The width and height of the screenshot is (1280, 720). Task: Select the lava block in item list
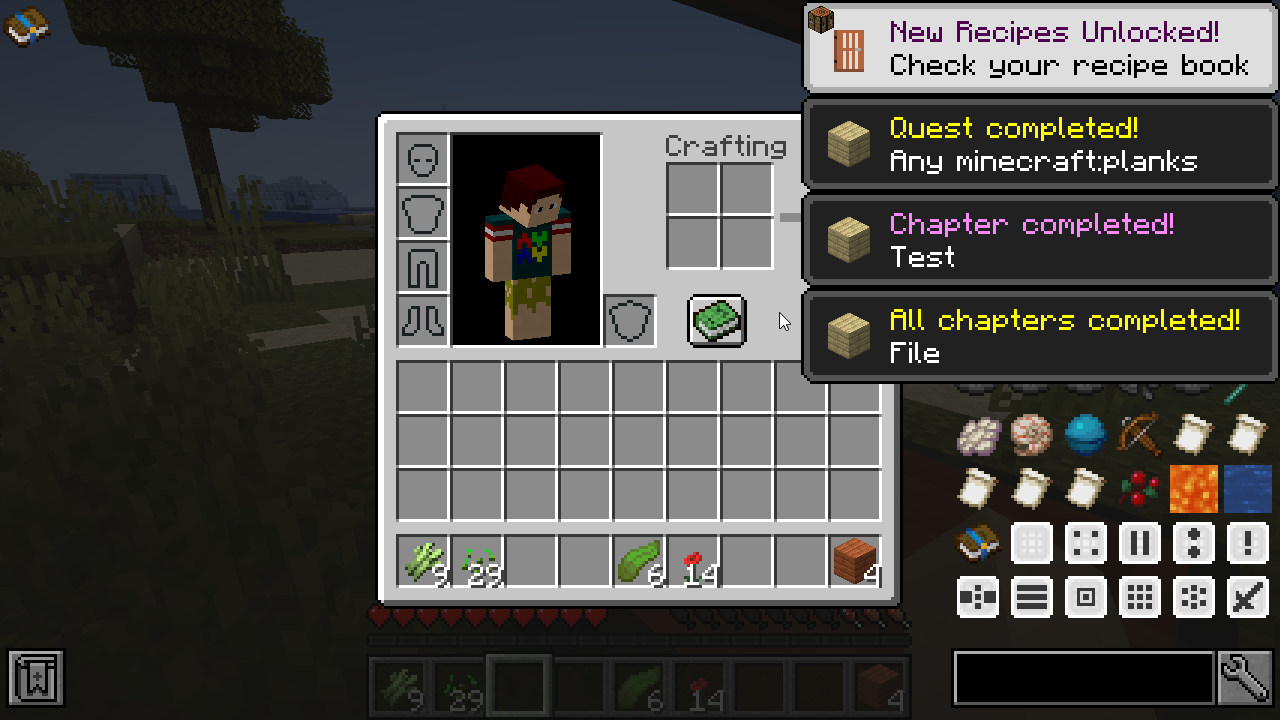click(1192, 488)
